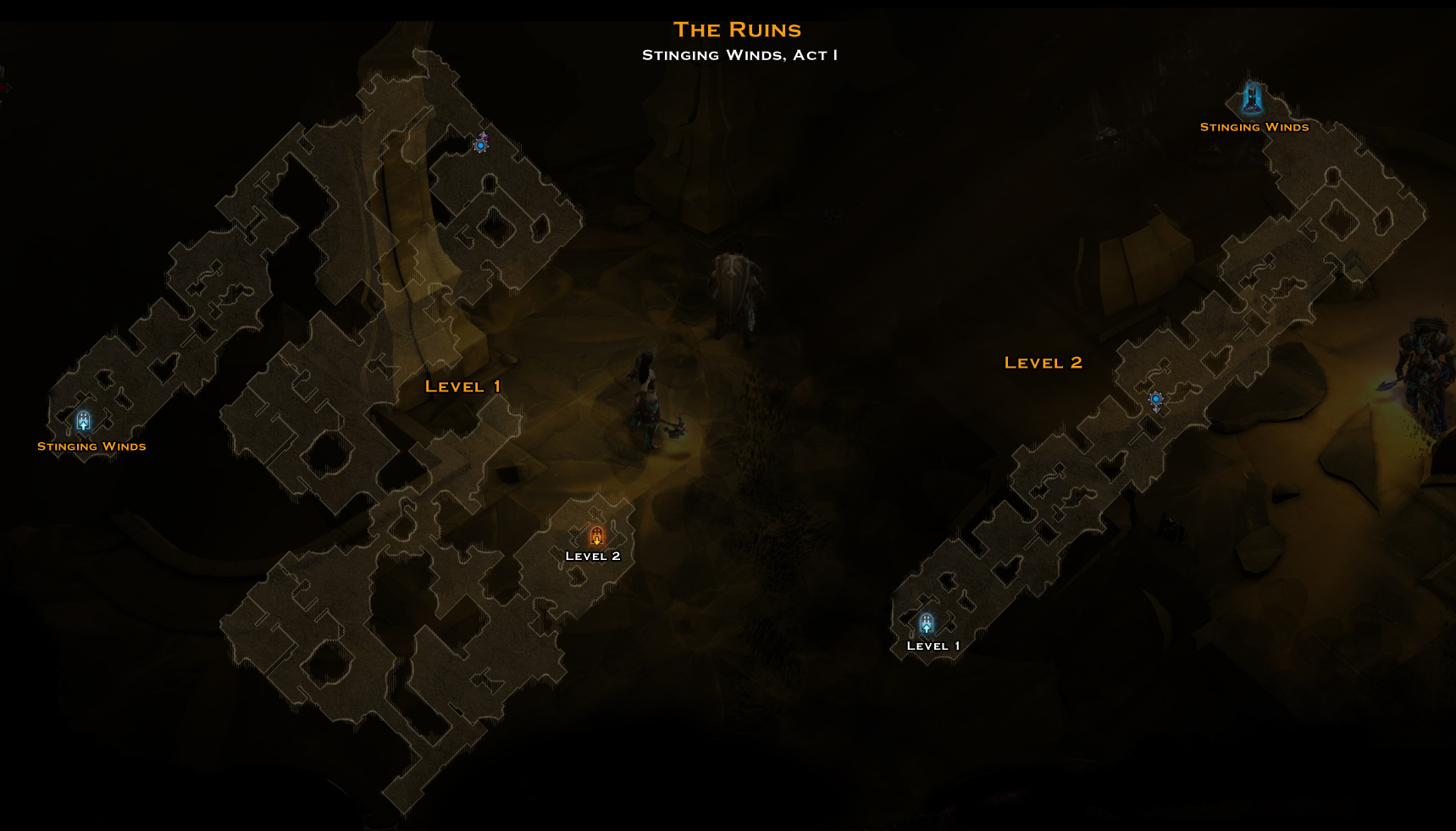Select Stinging Winds exit icon on Level 2 map
This screenshot has height=831, width=1456.
coord(1253,100)
